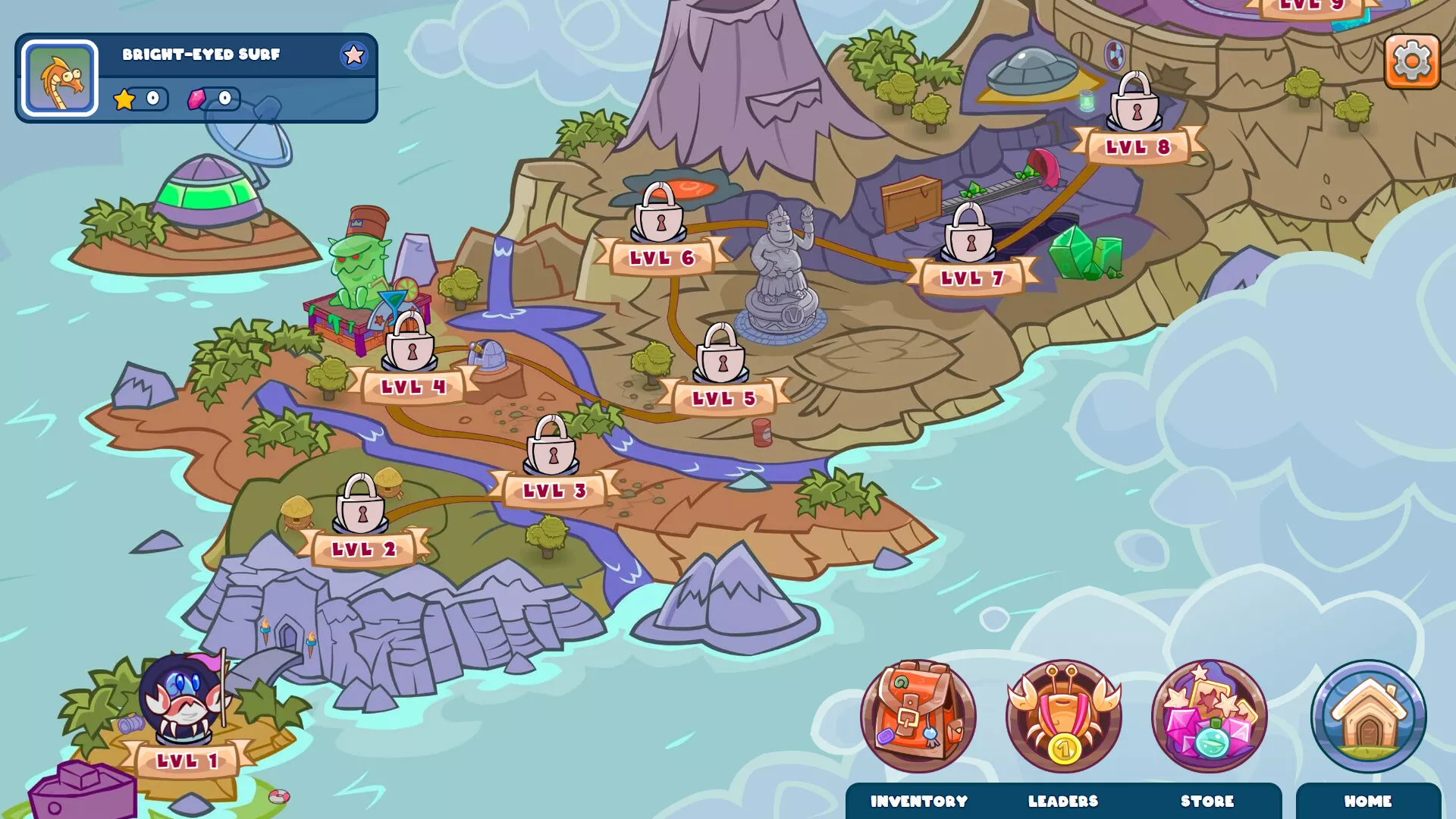Go to Home house button
The image size is (1456, 819).
pos(1368,717)
